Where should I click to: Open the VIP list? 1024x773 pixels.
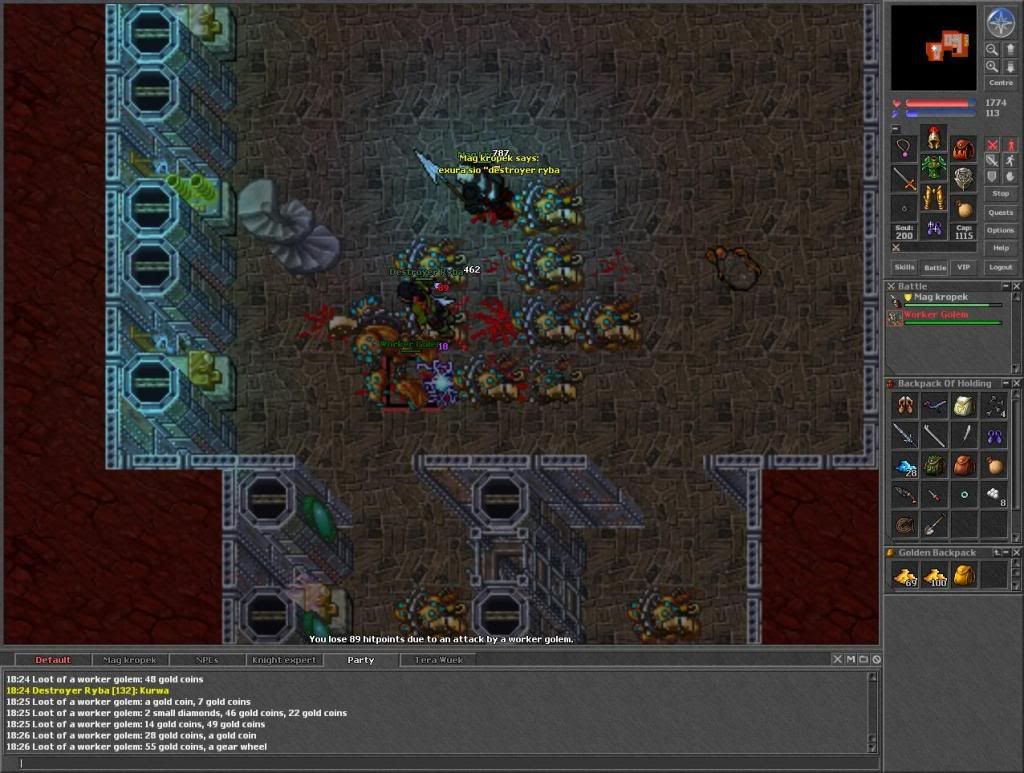[963, 267]
